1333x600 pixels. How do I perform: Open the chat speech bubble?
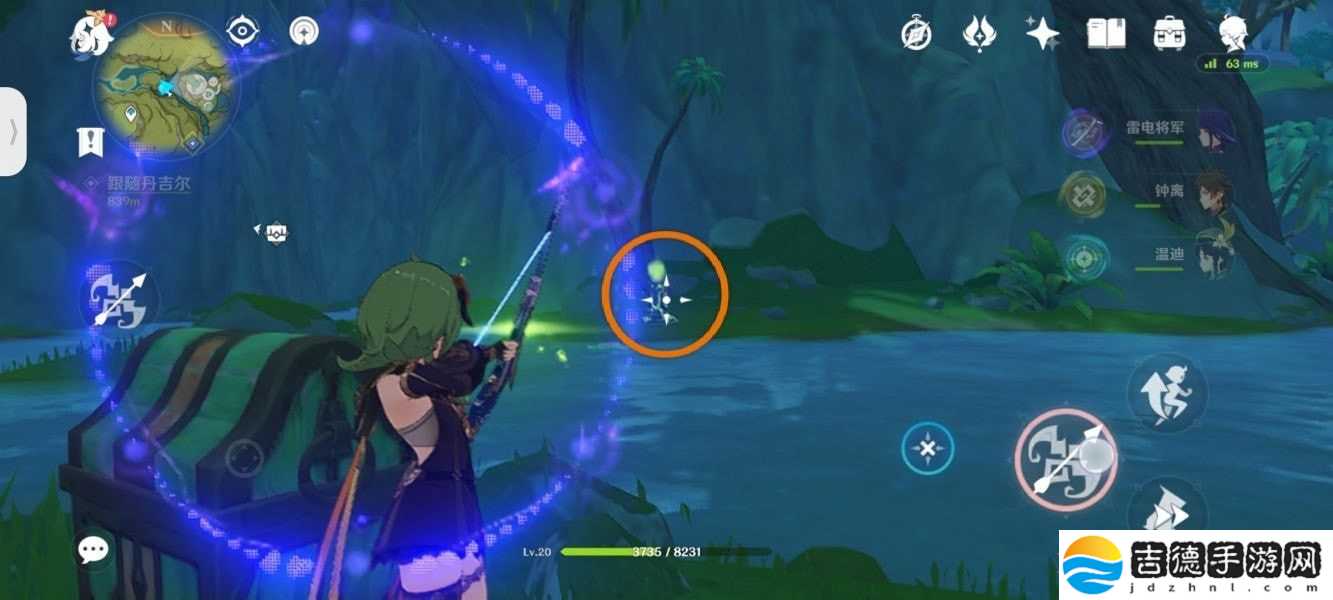(x=94, y=548)
